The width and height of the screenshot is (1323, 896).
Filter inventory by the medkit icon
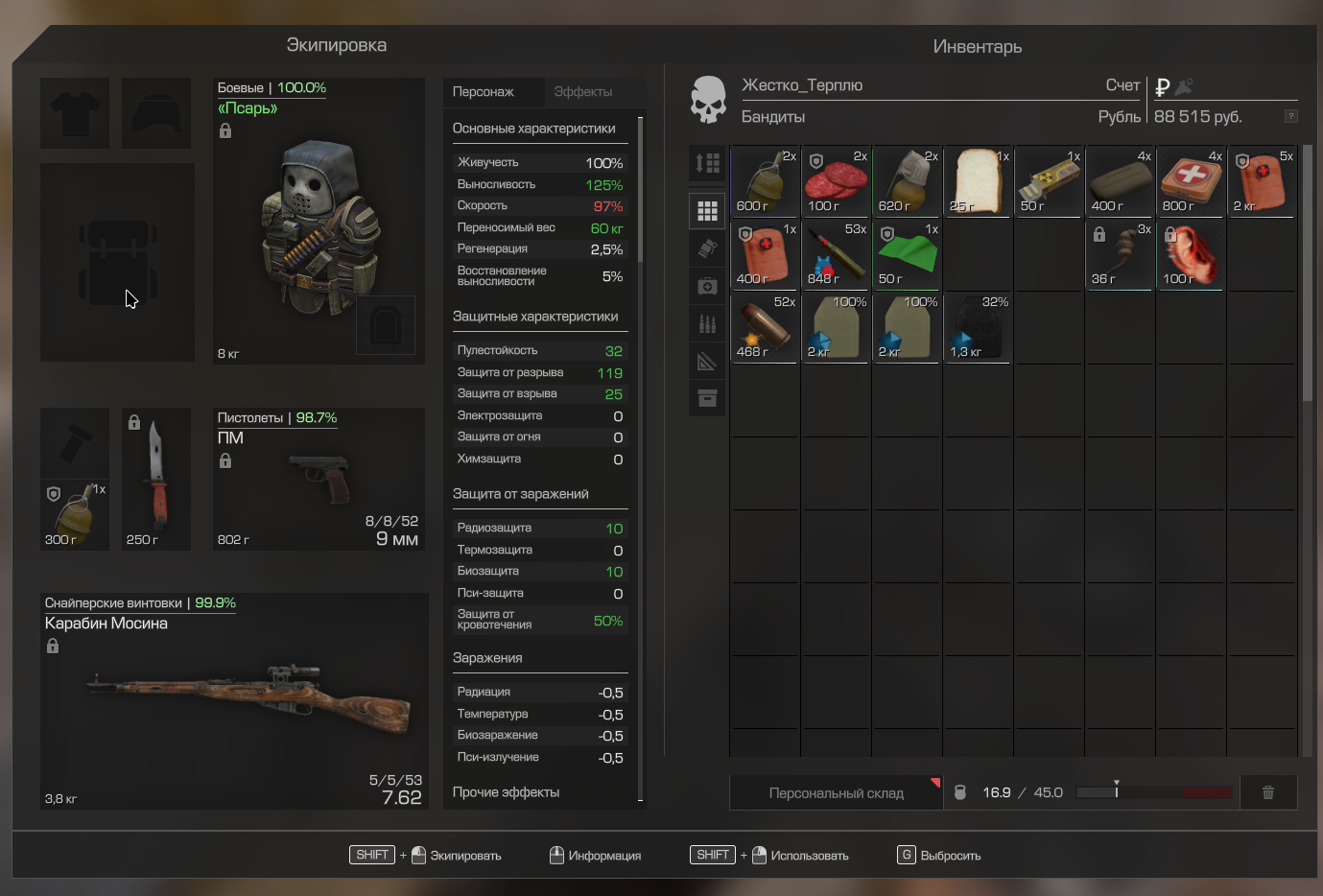pyautogui.click(x=707, y=286)
